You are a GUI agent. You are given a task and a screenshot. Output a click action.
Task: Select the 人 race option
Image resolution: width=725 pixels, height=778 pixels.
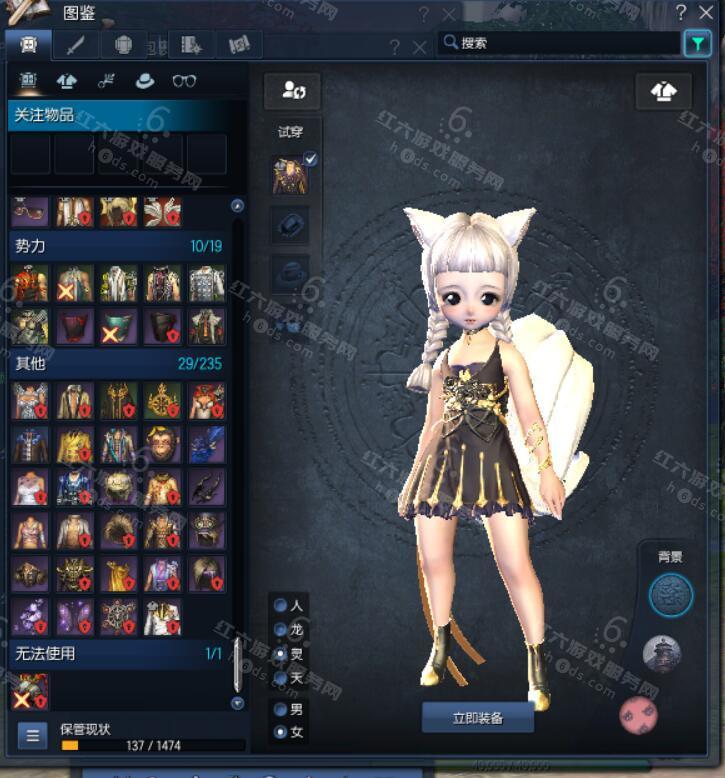[281, 606]
